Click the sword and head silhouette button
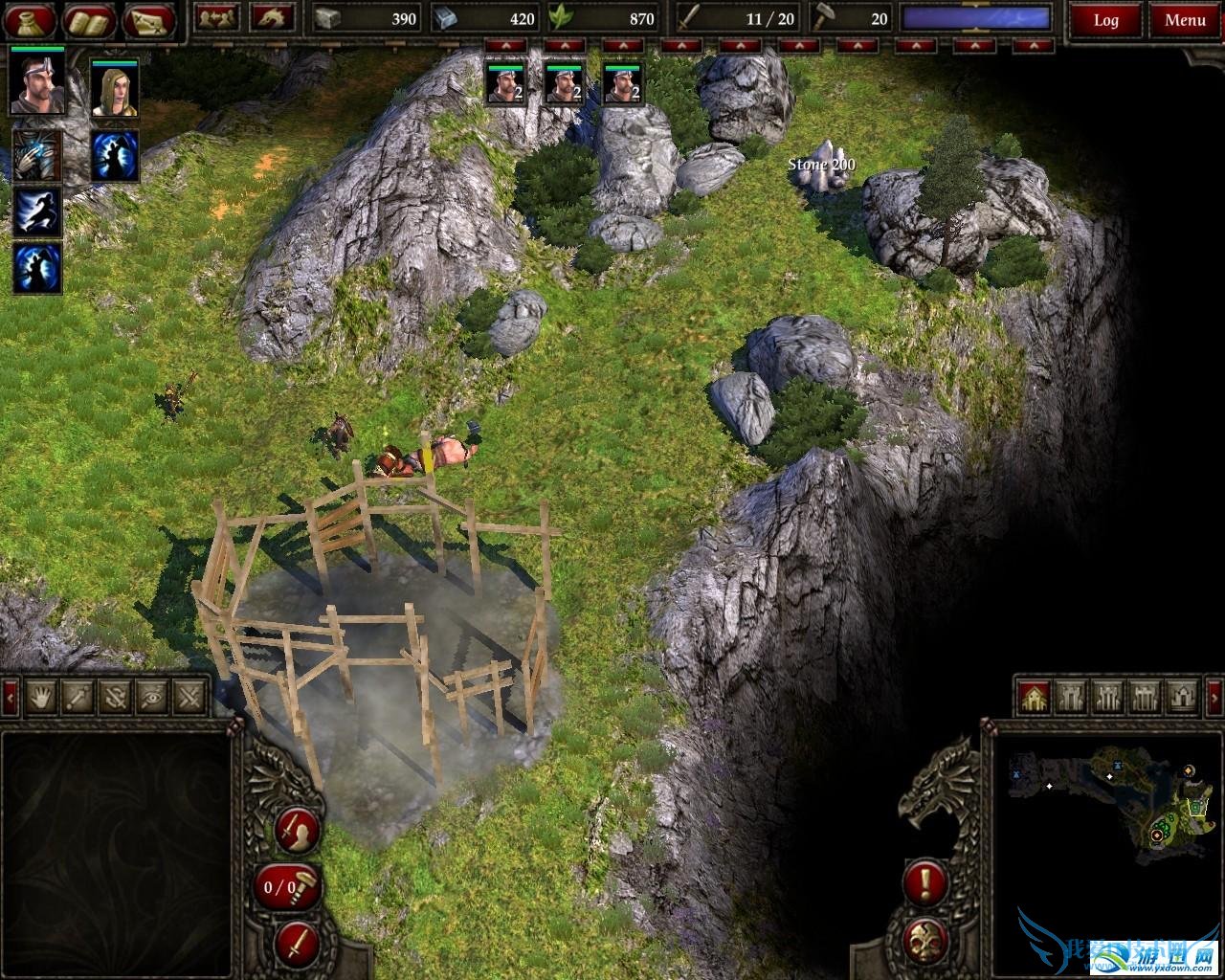 297,831
